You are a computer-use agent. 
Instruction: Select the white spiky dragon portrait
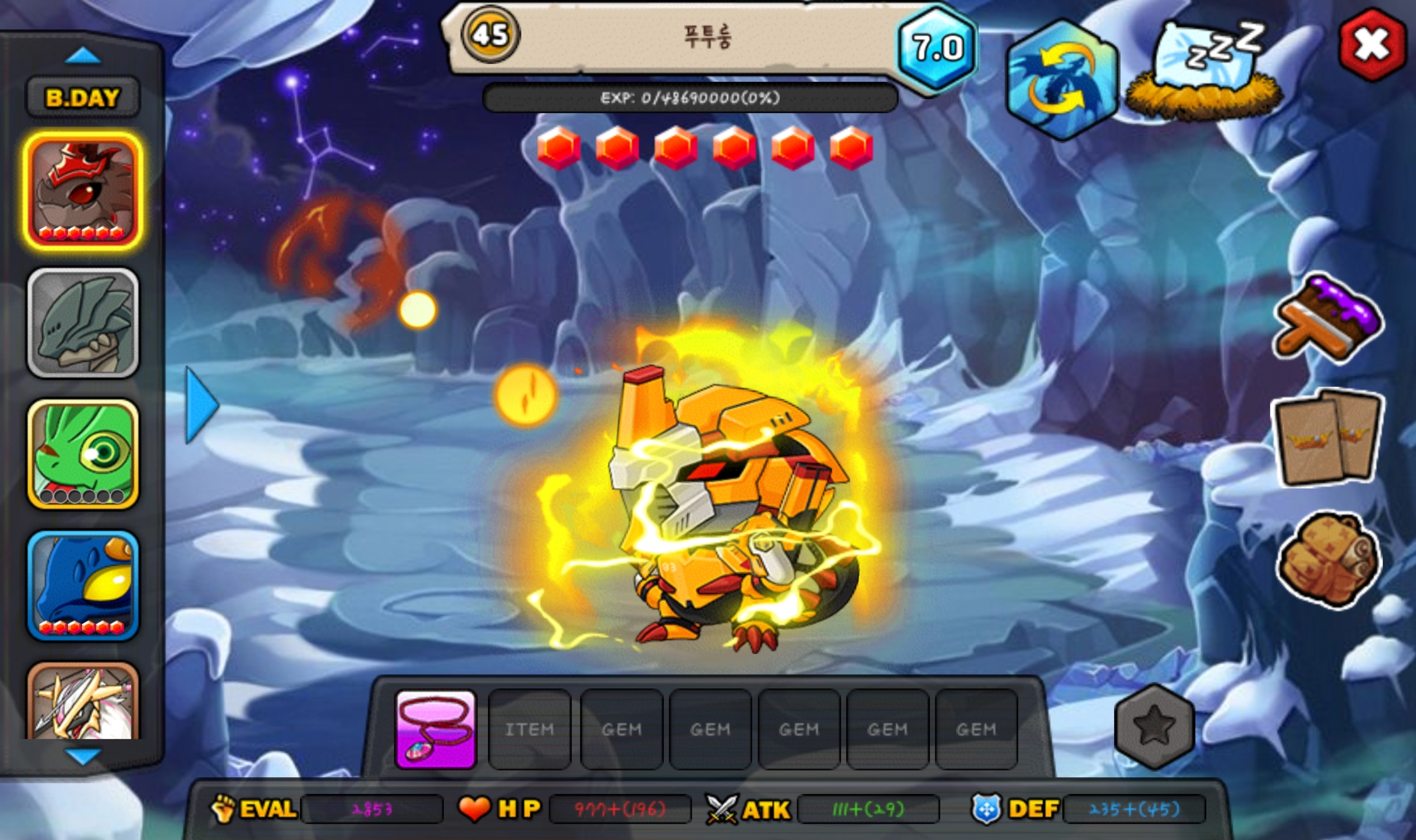83,702
